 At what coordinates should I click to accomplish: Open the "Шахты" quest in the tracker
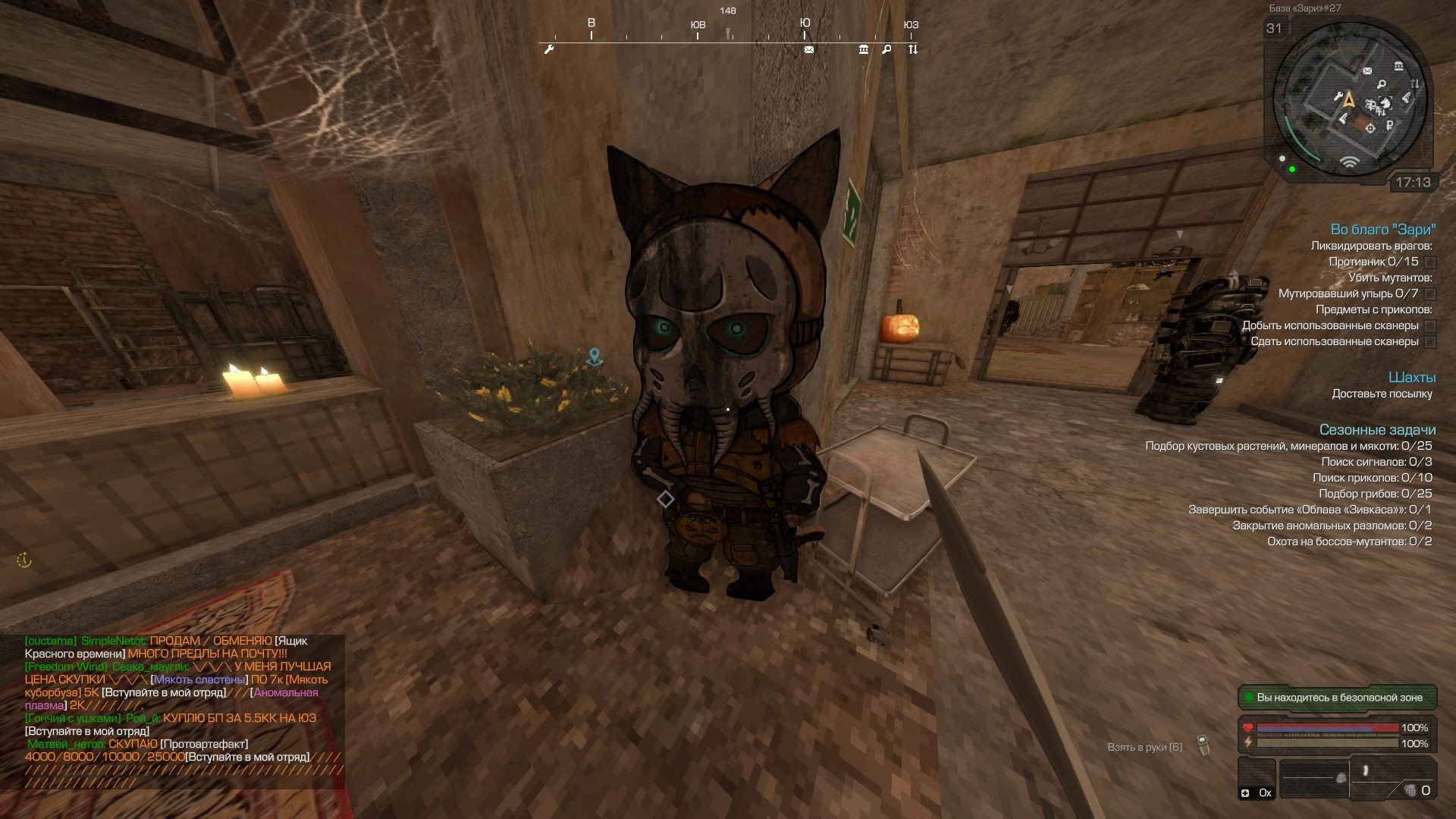tap(1412, 377)
